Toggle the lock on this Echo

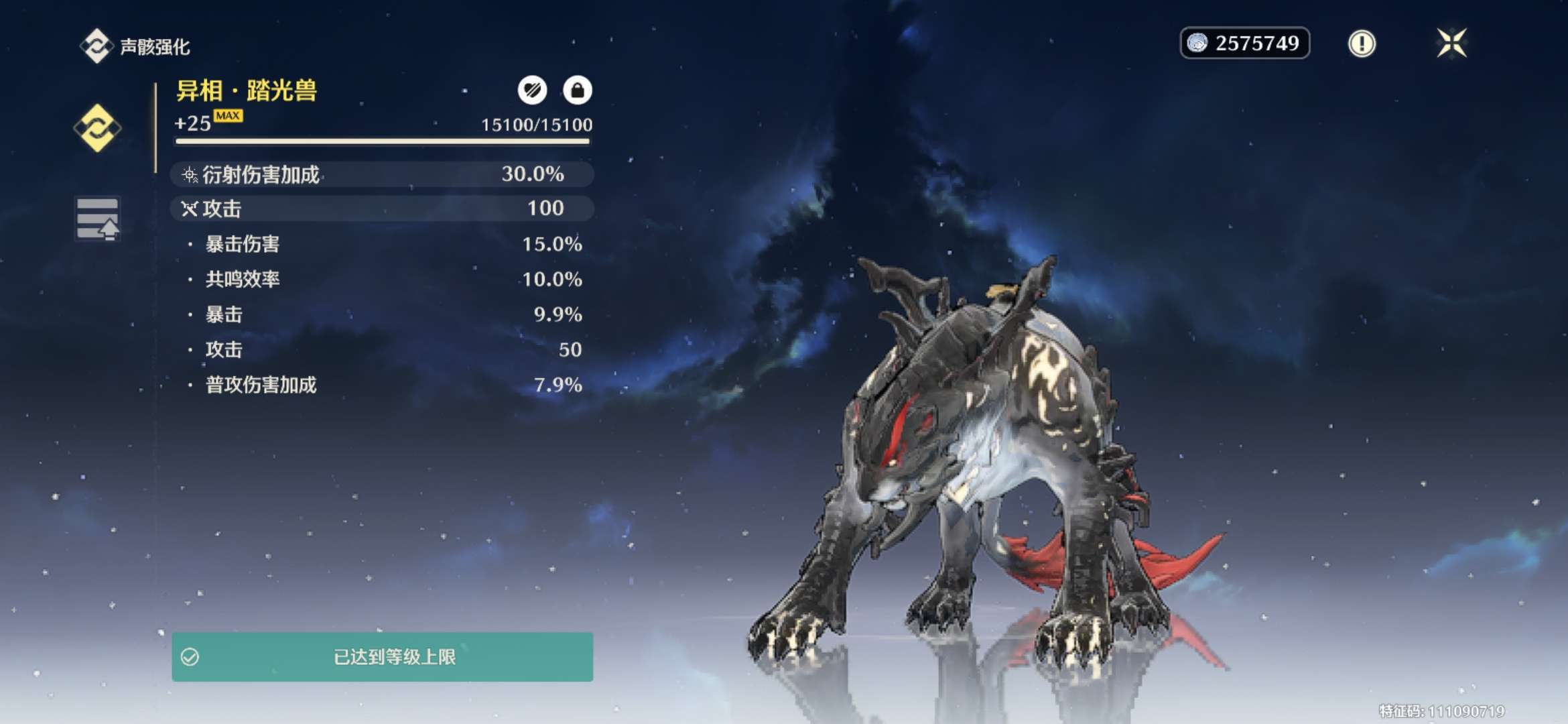click(577, 90)
